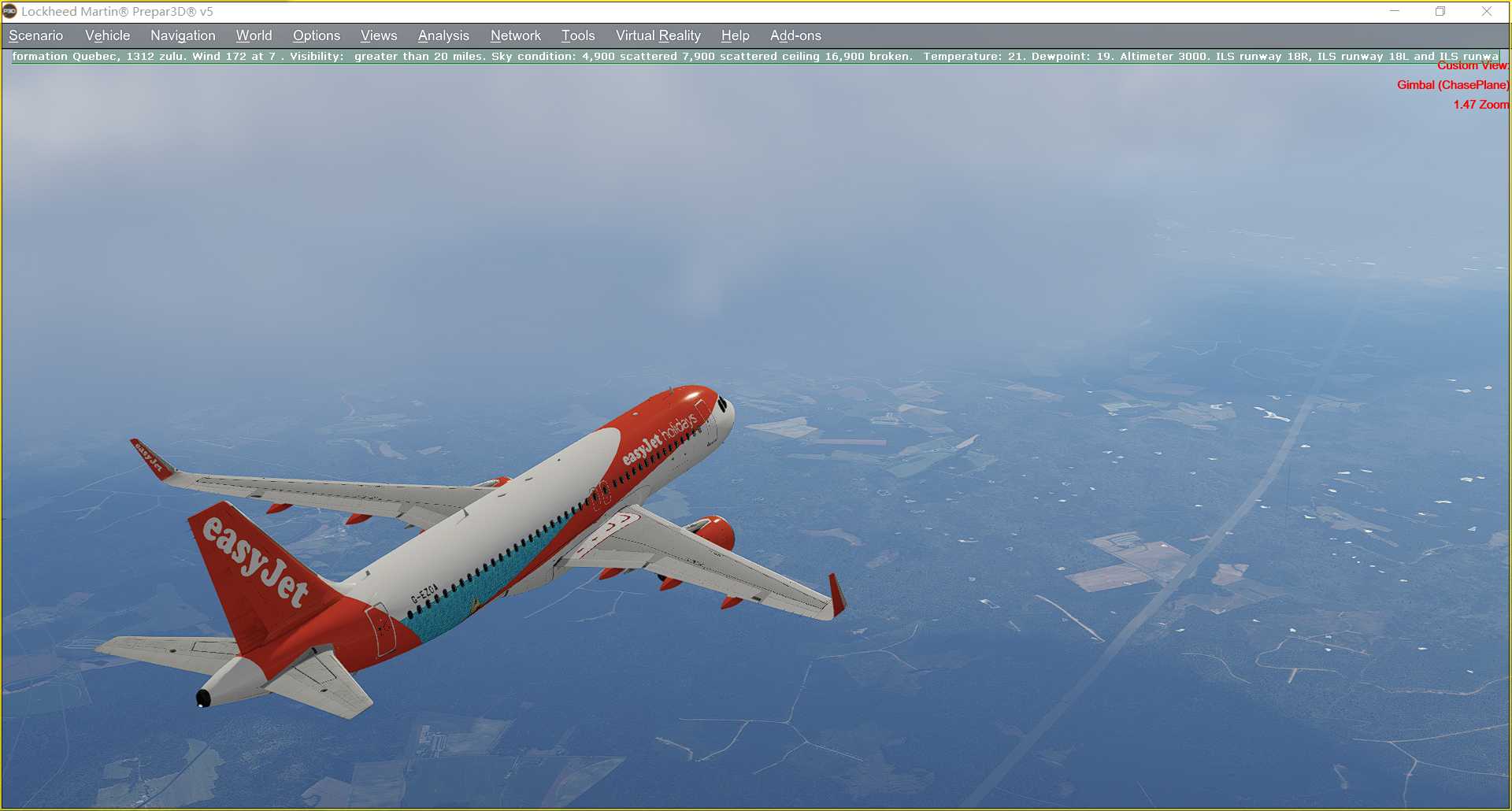Open the Scenario menu
Screen dimensions: 1512x811
[35, 35]
